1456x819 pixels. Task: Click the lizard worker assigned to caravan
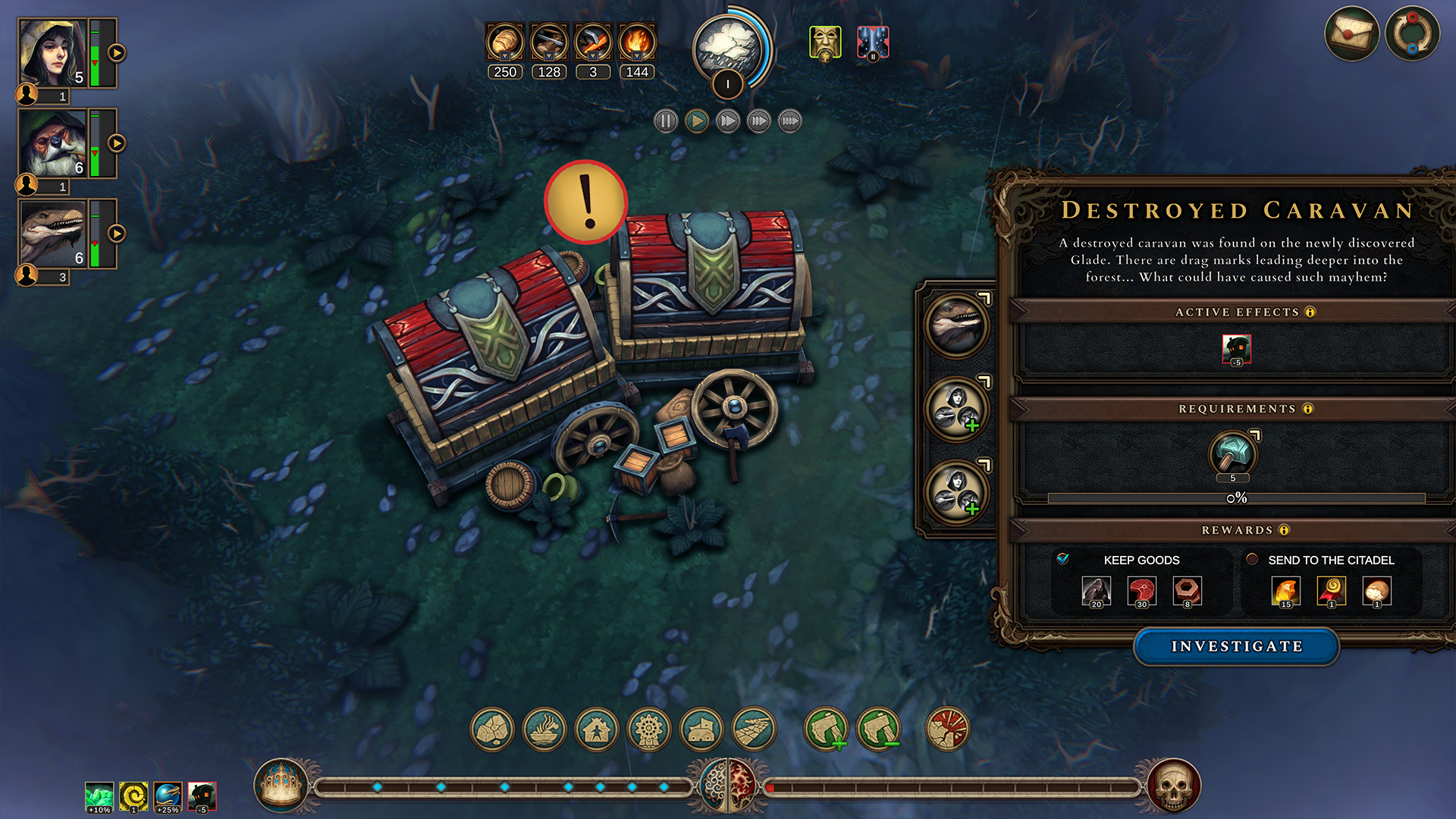tap(956, 326)
